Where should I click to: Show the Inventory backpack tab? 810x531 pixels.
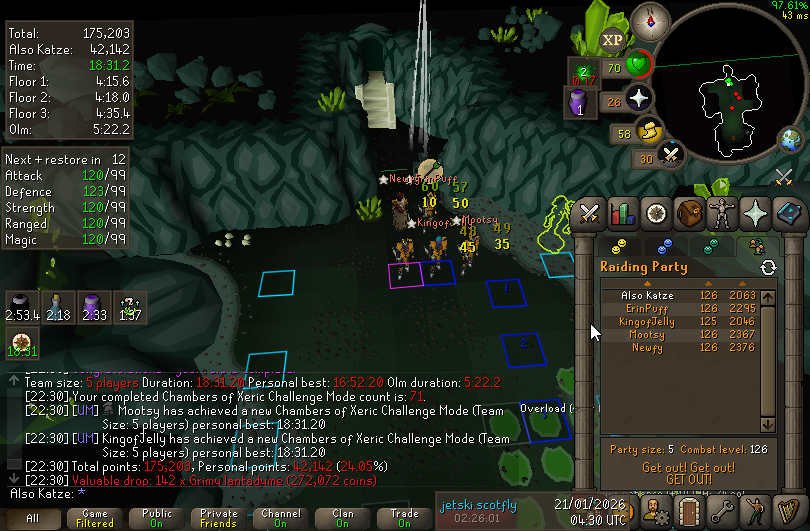689,213
